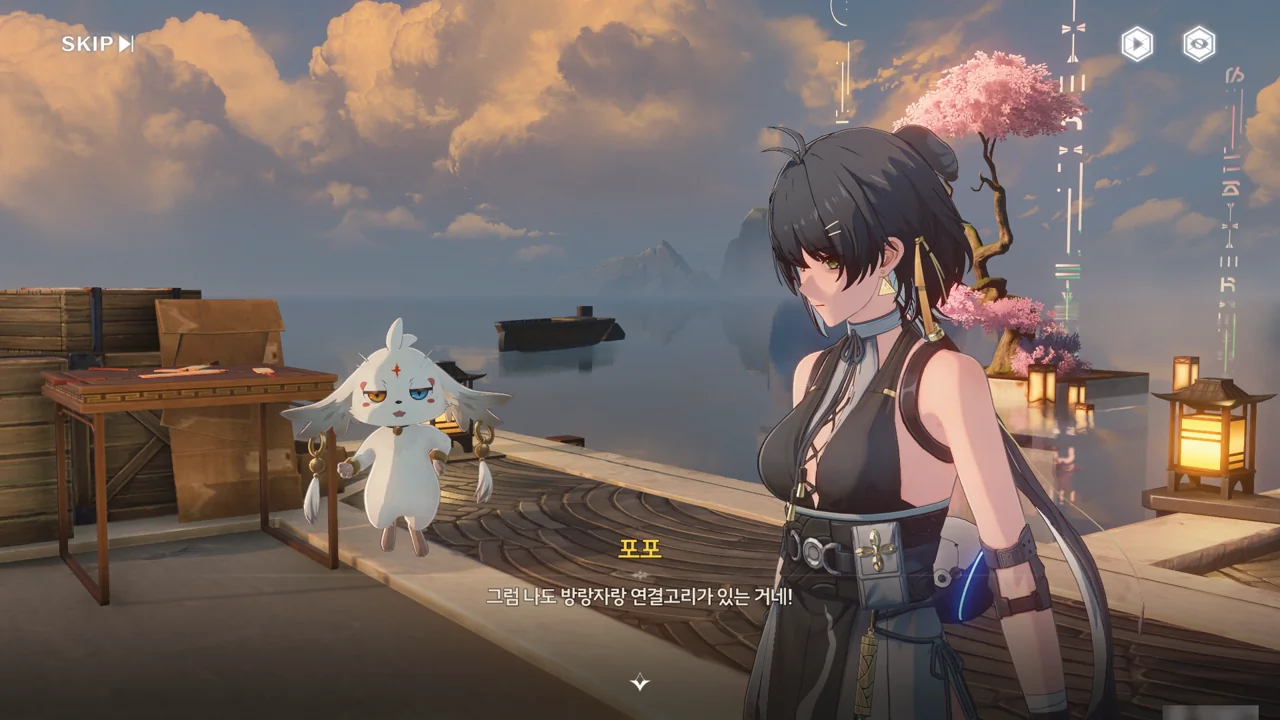Image resolution: width=1280 pixels, height=720 pixels.
Task: Hide the dialogue interface with eye icon
Action: click(1199, 44)
